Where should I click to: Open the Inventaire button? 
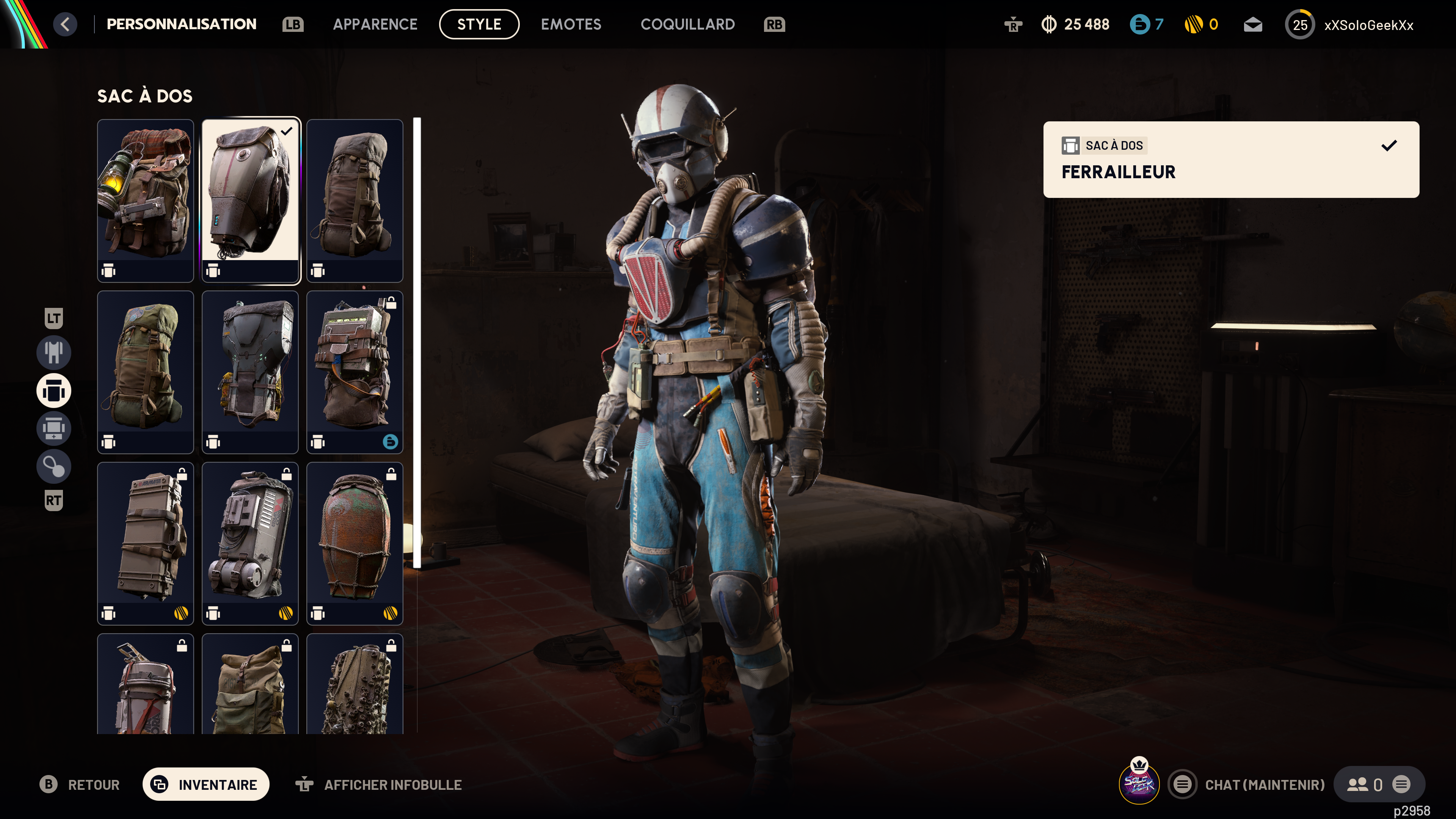click(x=206, y=784)
